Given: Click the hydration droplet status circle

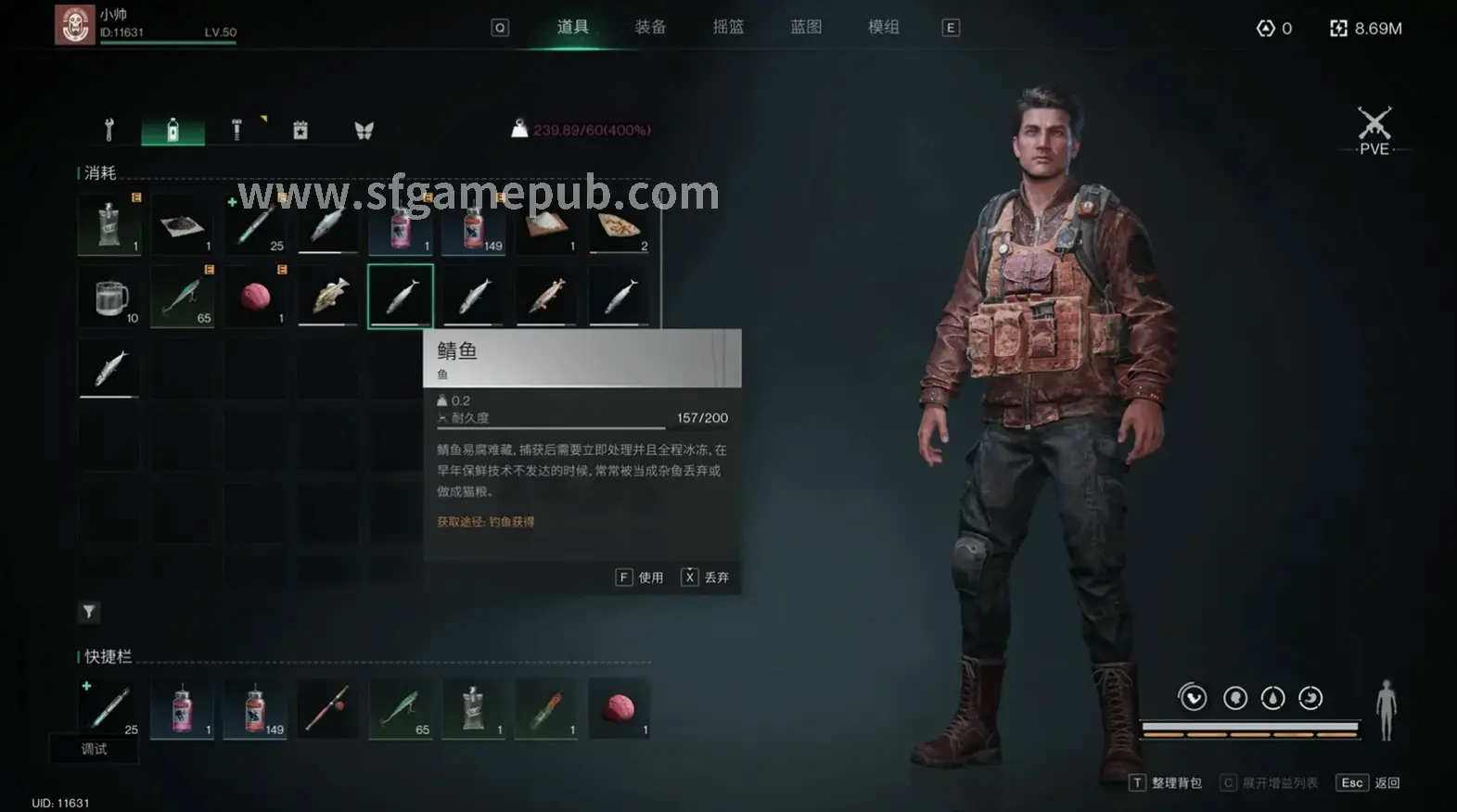Looking at the screenshot, I should tap(1272, 698).
